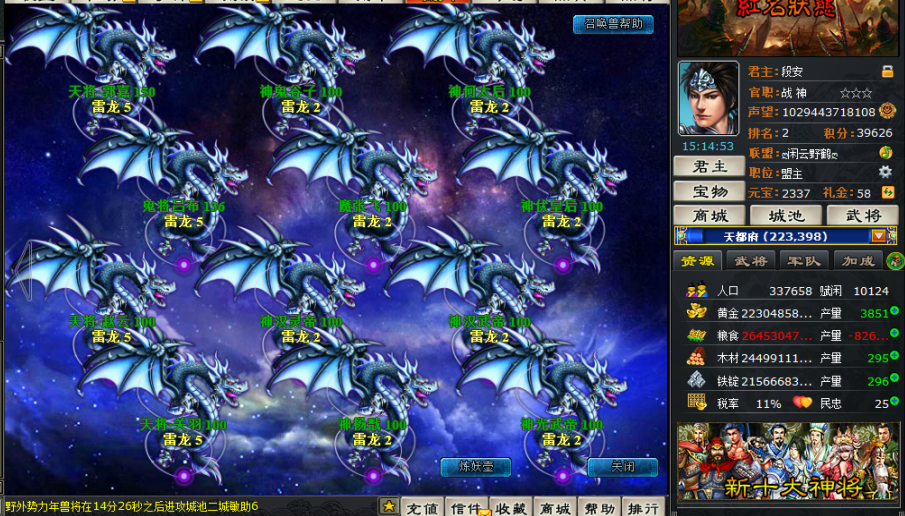Open the 商城 button beside 城池
The width and height of the screenshot is (905, 516).
click(x=708, y=215)
